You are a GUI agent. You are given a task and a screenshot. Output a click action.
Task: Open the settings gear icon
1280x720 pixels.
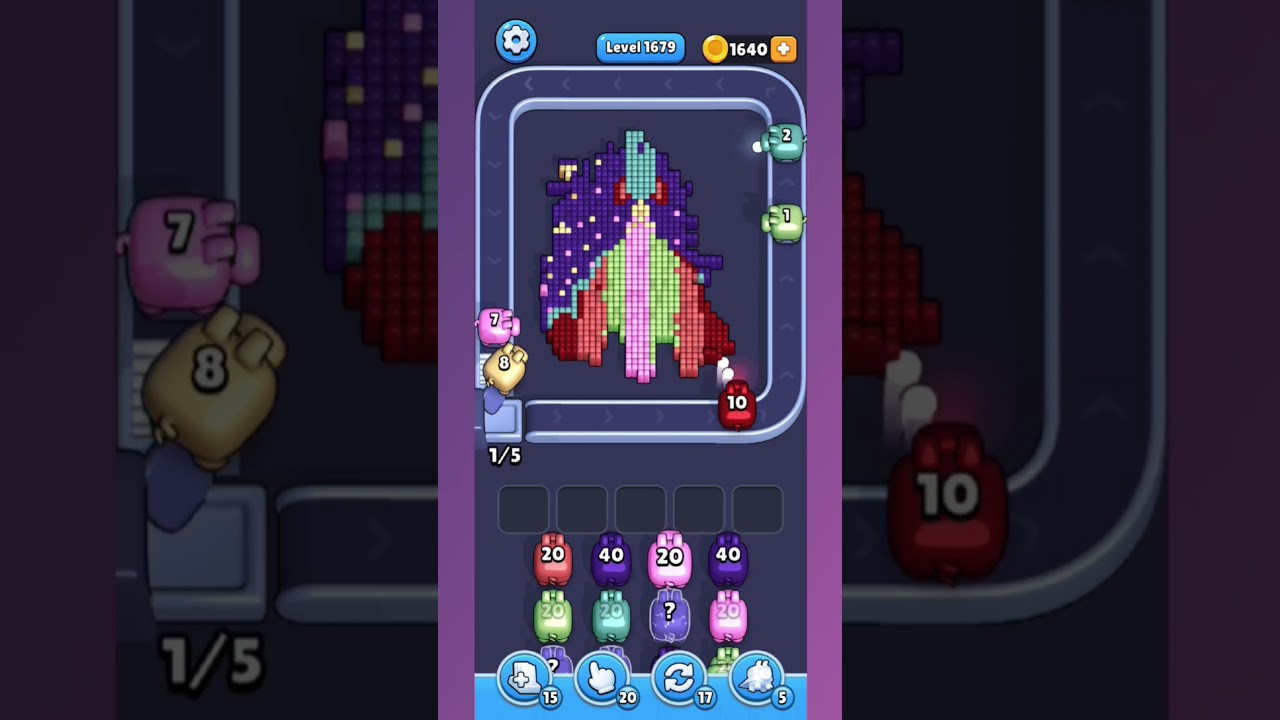click(517, 42)
